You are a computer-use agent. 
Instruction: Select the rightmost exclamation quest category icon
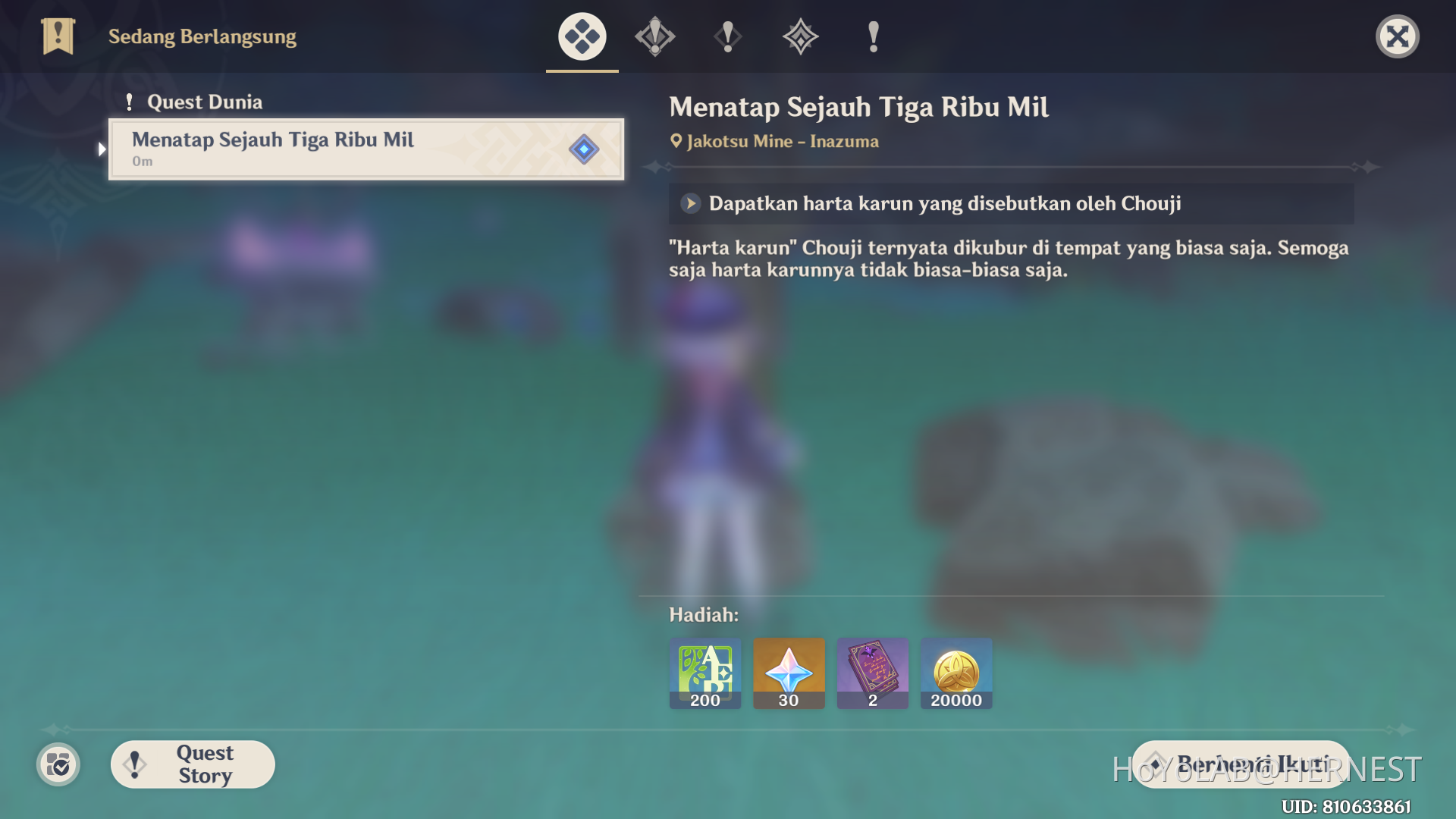(872, 36)
